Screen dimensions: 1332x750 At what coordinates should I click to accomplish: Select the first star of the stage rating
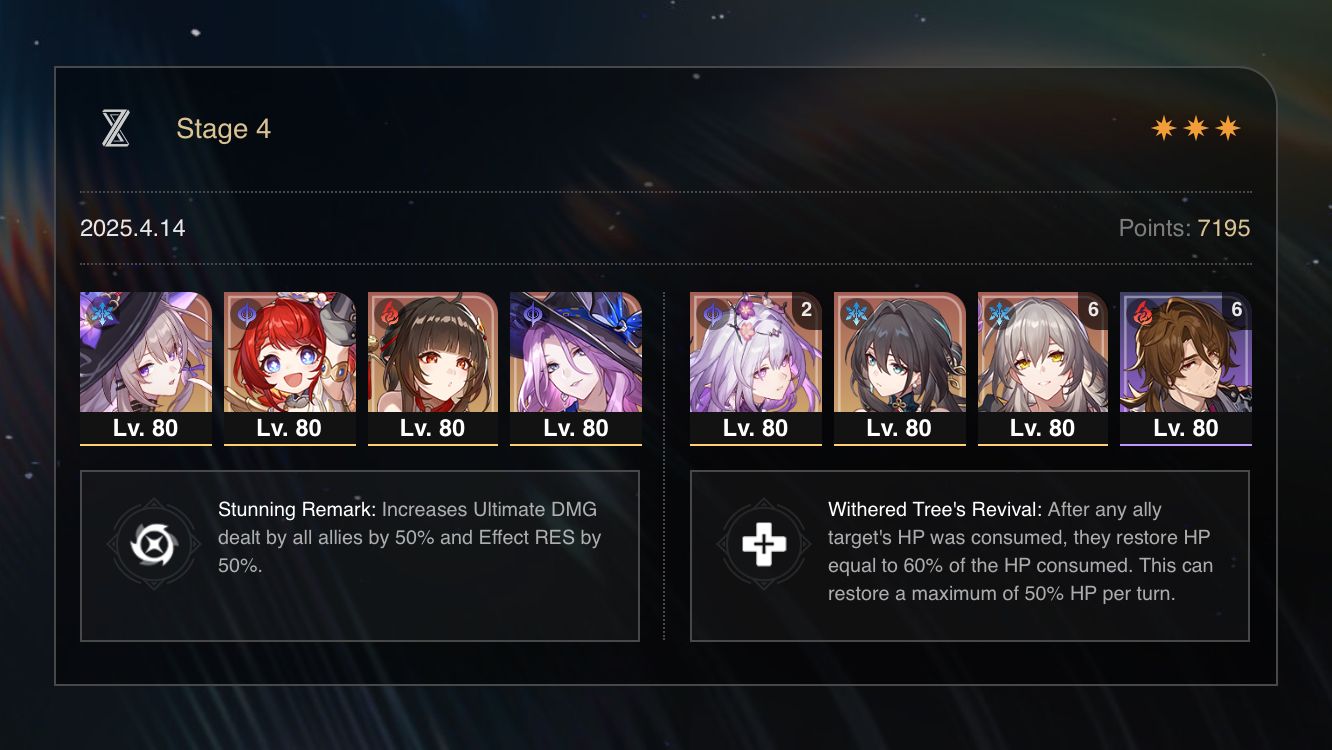tap(1166, 127)
